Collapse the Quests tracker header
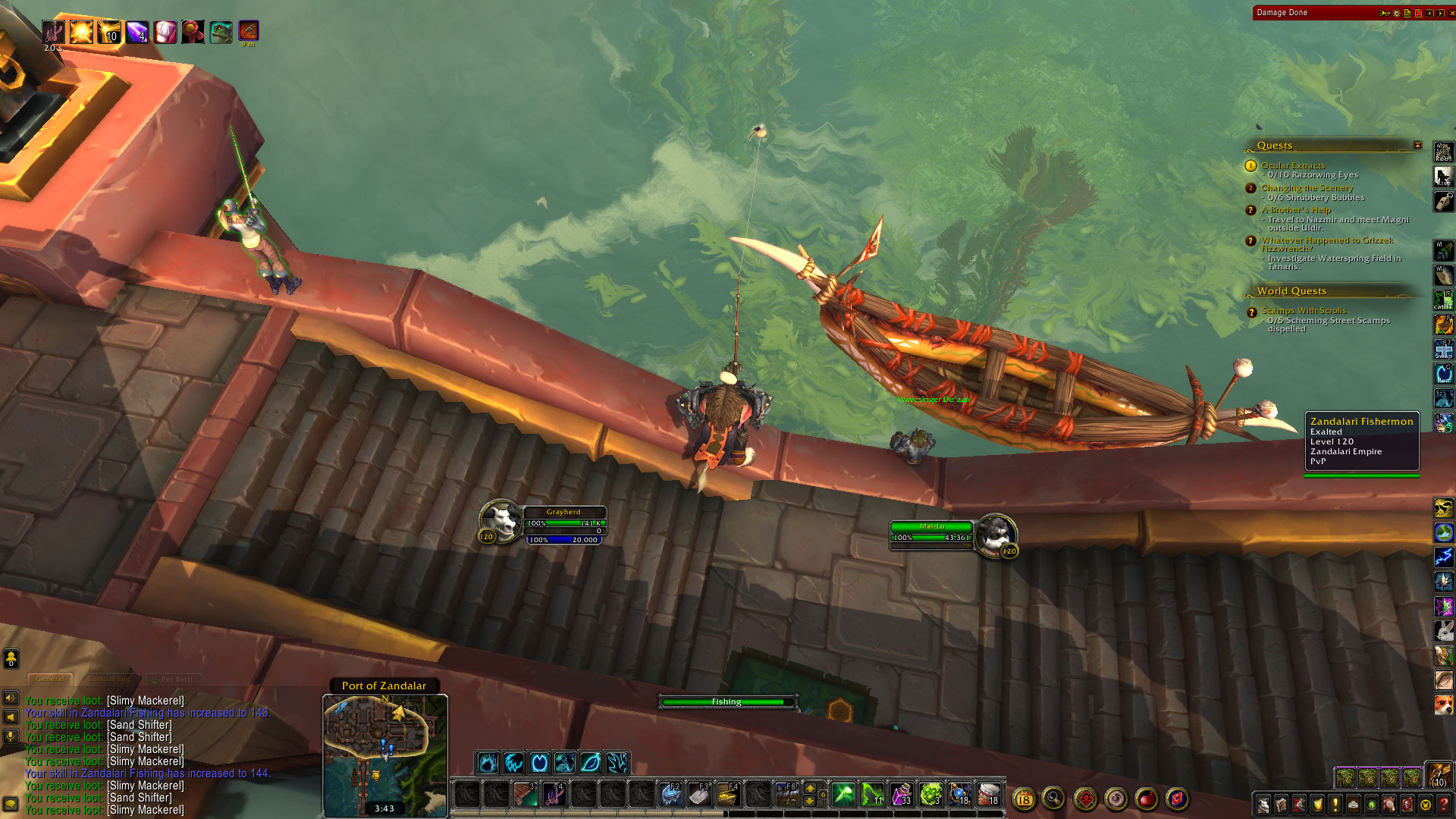1456x819 pixels. tap(1417, 145)
